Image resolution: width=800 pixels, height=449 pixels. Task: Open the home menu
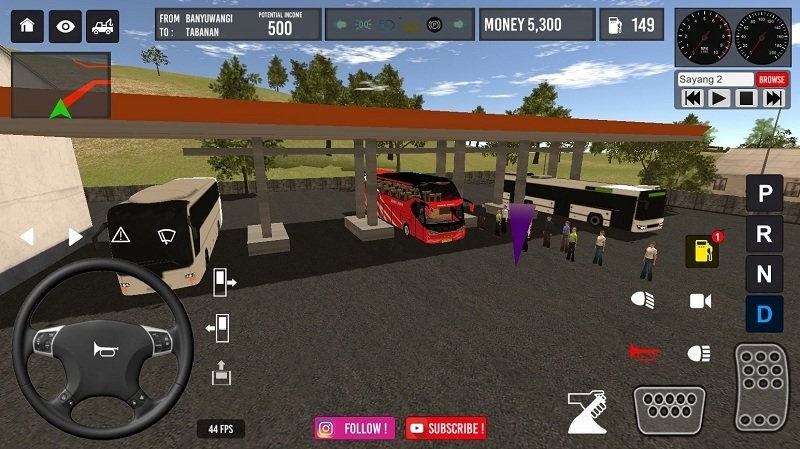(x=27, y=26)
